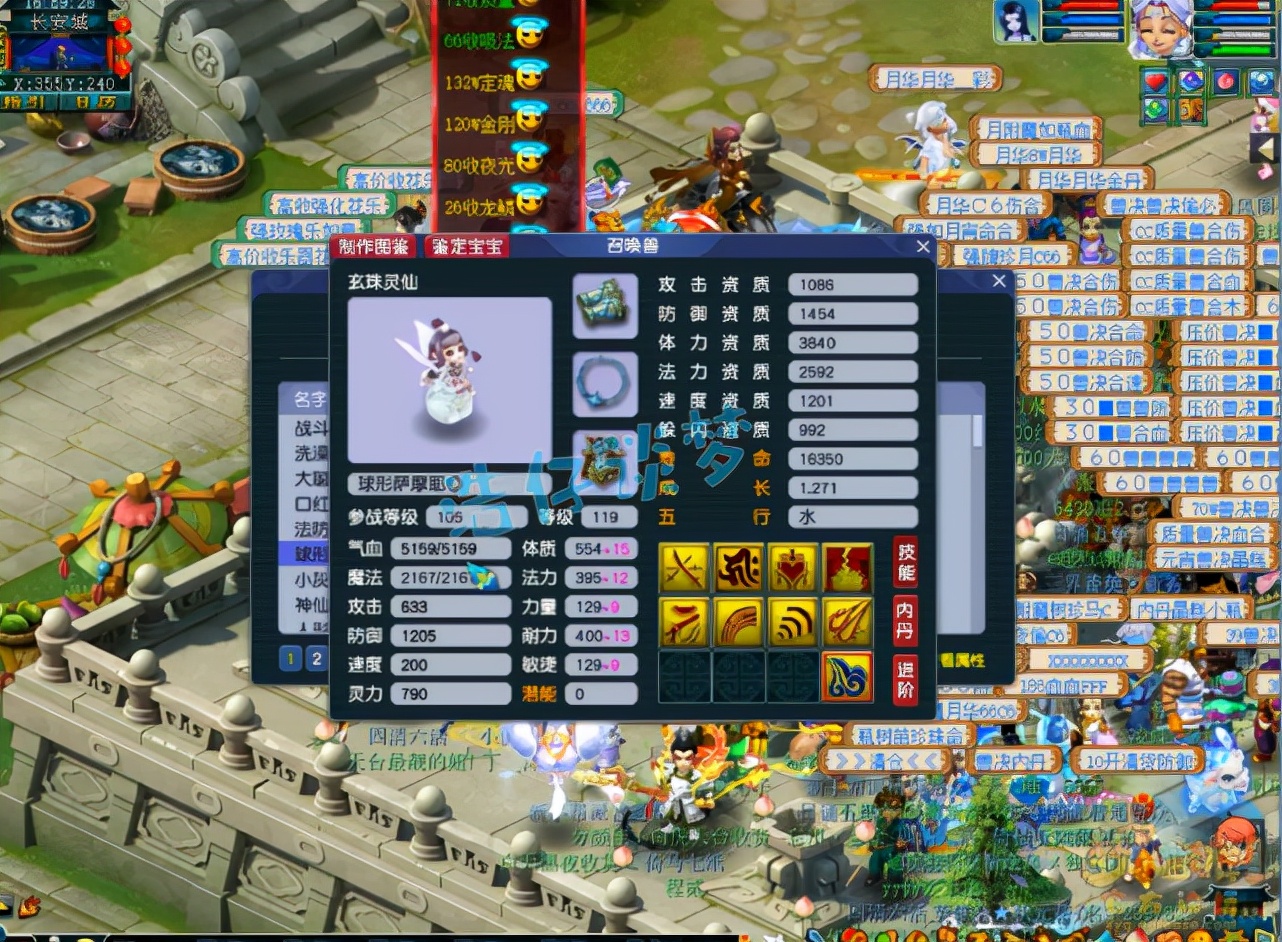Viewport: 1282px width, 942px height.
Task: Select the trident skill icon
Action: click(x=847, y=623)
